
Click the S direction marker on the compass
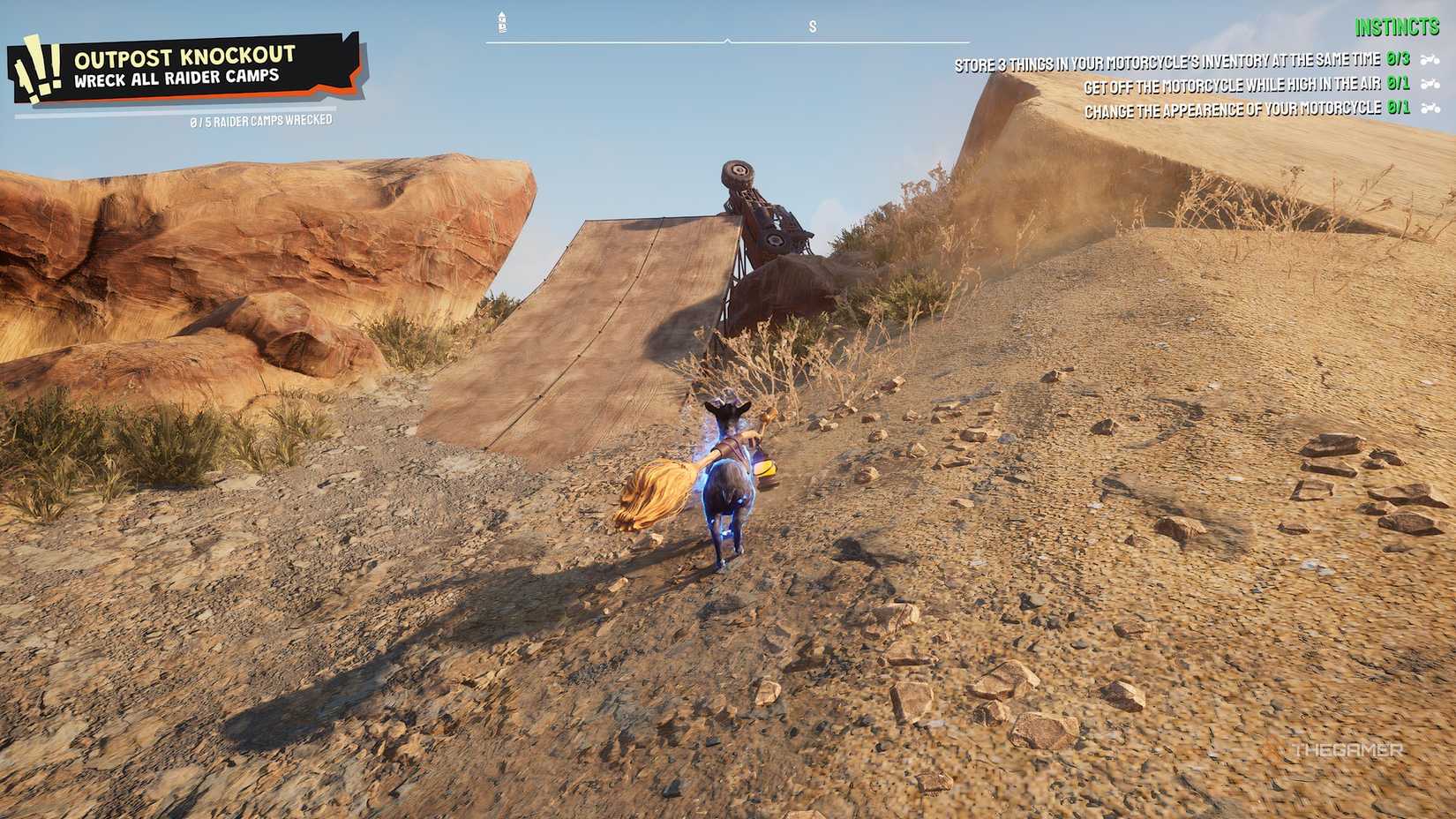click(812, 26)
